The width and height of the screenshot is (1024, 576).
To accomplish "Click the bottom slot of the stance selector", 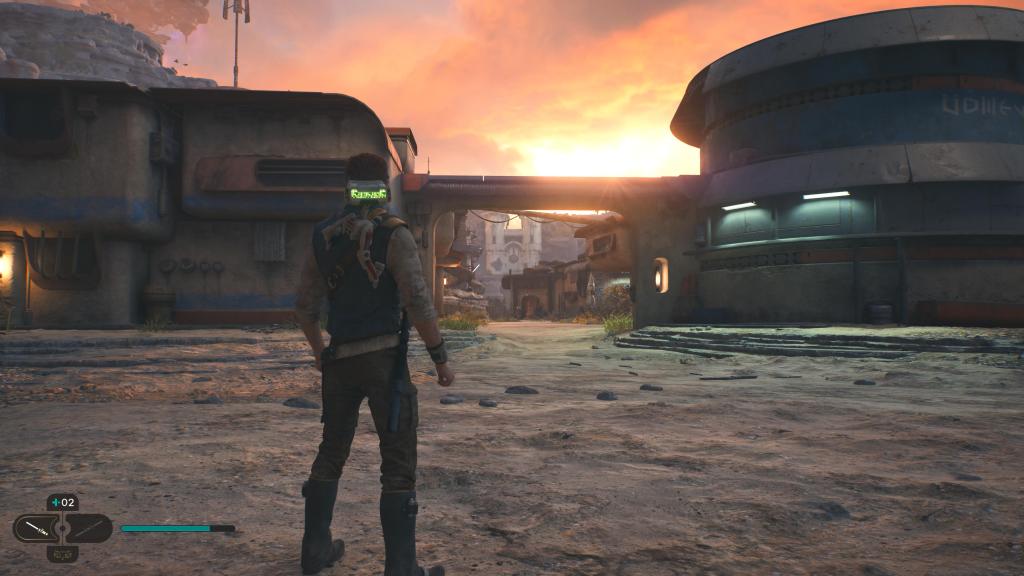I will pos(62,553).
